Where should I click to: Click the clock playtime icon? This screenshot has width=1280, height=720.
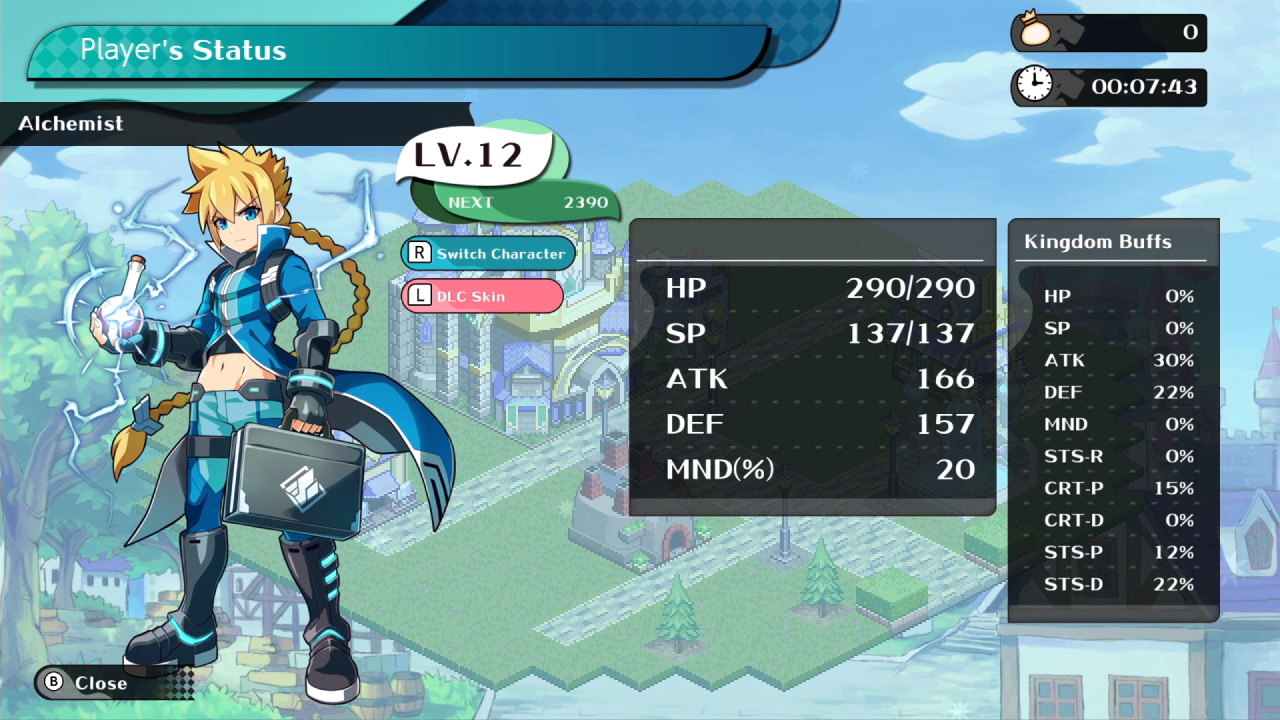[1036, 85]
